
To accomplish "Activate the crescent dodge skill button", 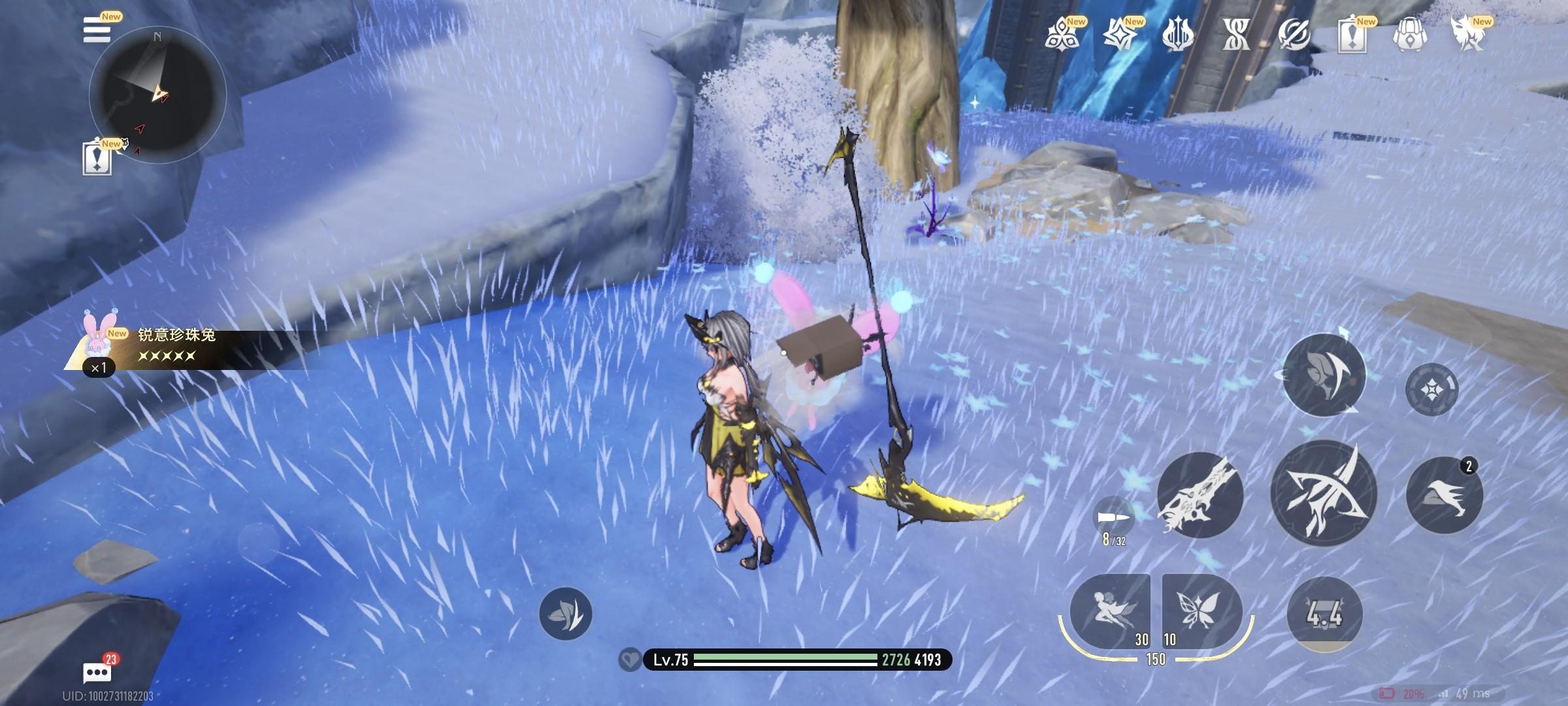I will (1324, 375).
